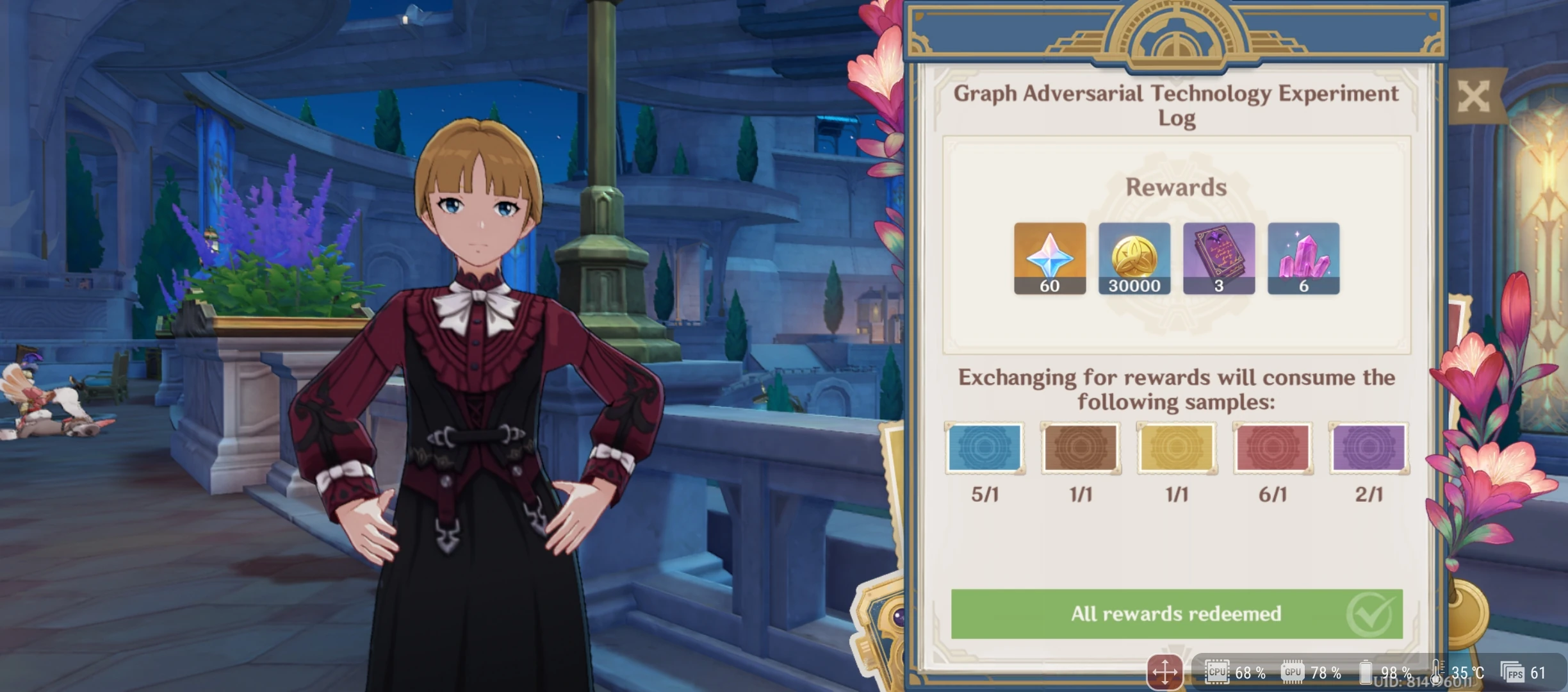Select the red sample stamp marked 6/1
The image size is (1568, 692).
click(x=1273, y=447)
